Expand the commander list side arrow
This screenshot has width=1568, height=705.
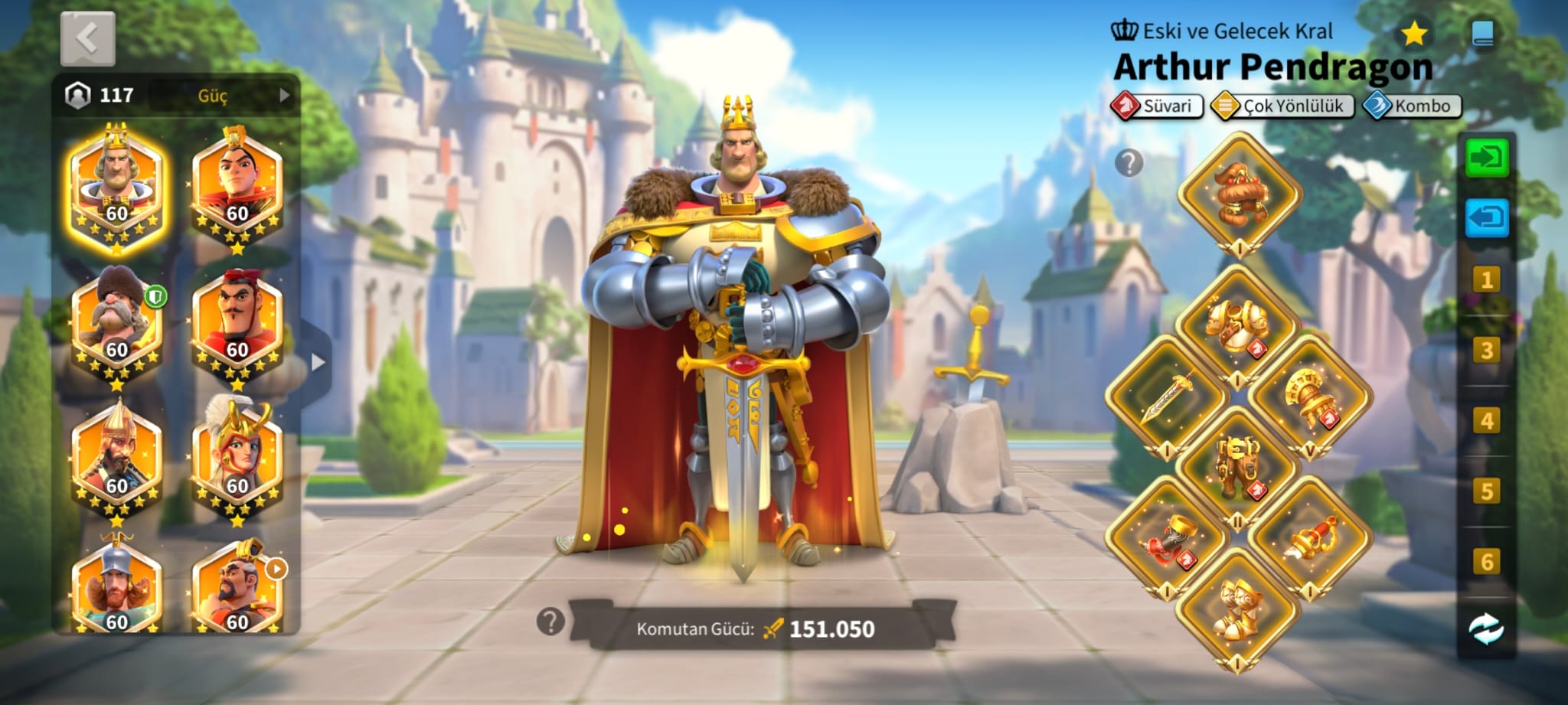(318, 362)
